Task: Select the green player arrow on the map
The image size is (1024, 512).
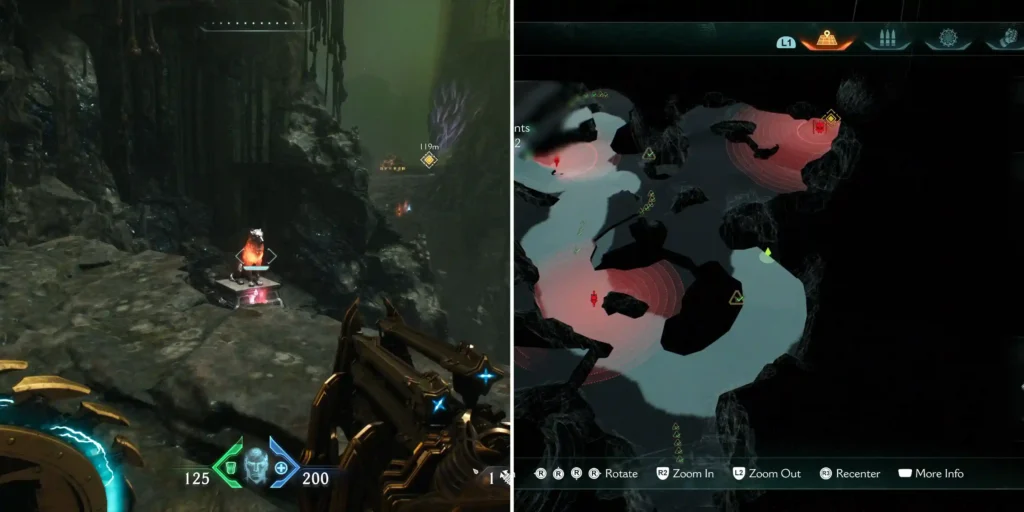Action: (766, 253)
